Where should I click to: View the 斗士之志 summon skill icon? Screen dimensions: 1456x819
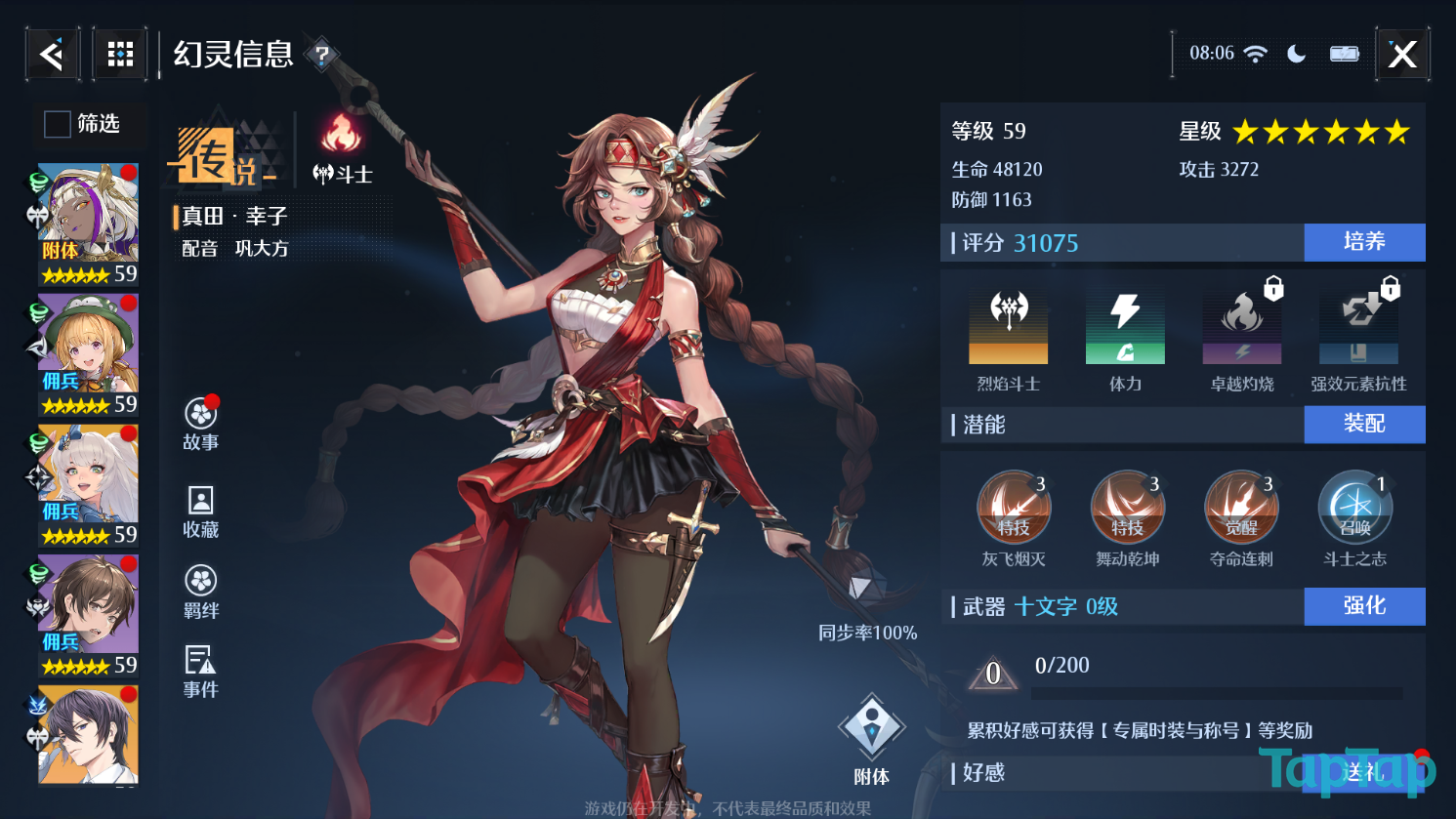pos(1354,508)
